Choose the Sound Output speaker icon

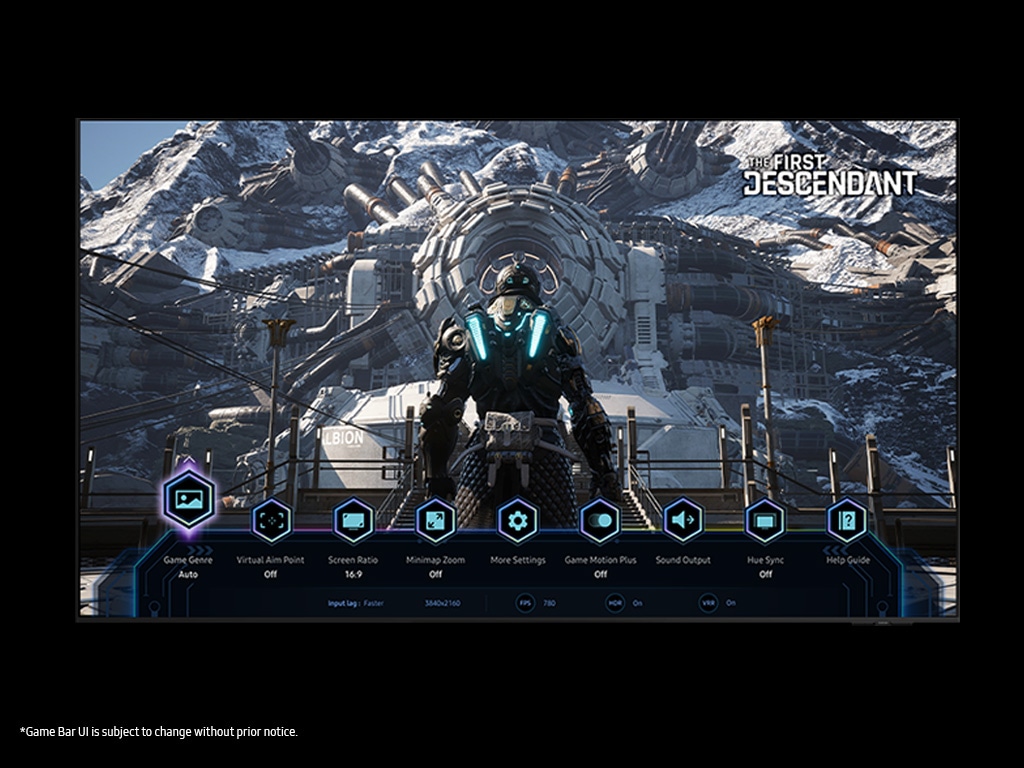pyautogui.click(x=683, y=520)
